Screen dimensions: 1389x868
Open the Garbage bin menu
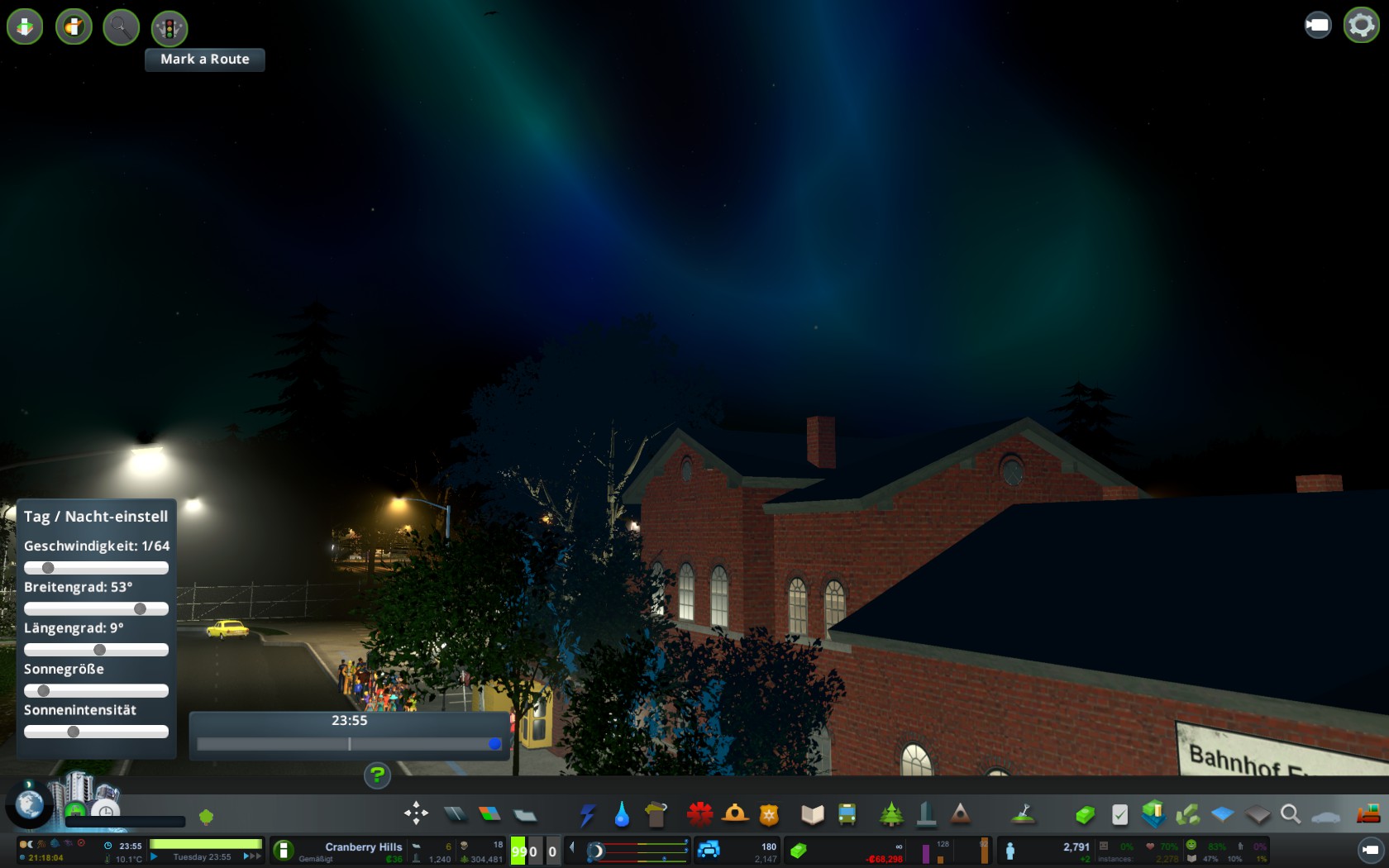(x=656, y=815)
